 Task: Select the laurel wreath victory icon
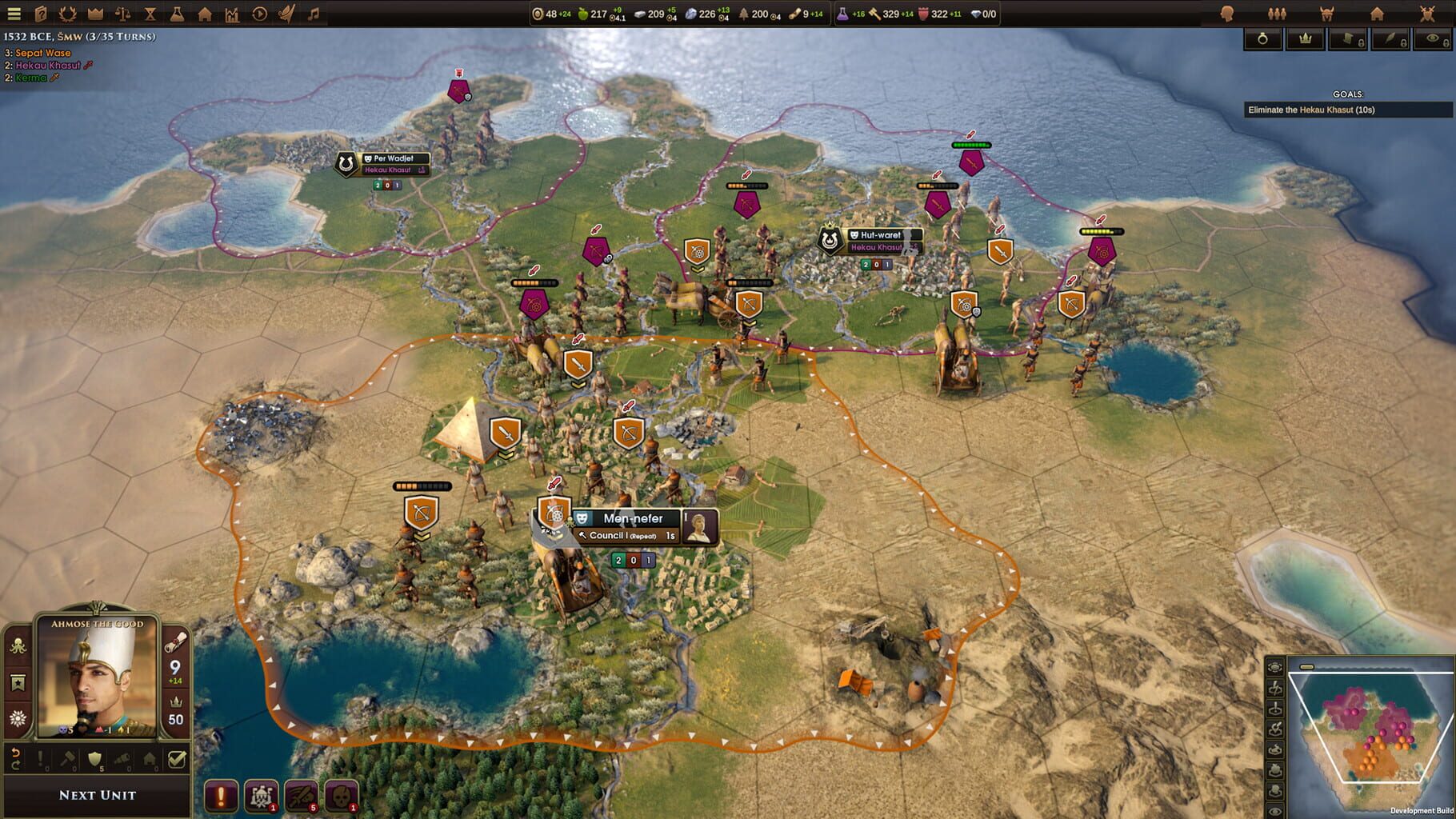point(67,14)
